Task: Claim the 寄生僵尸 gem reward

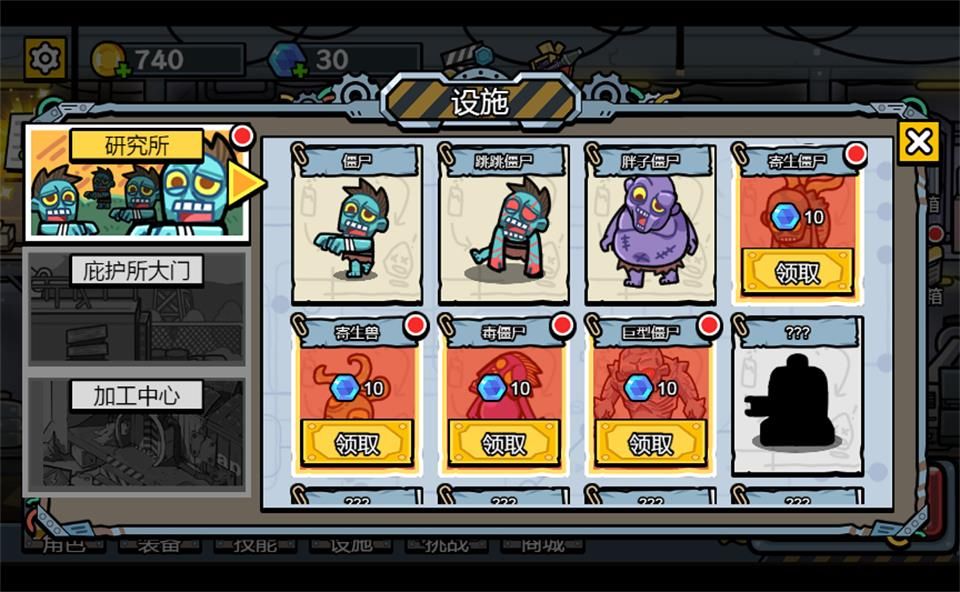Action: [797, 270]
